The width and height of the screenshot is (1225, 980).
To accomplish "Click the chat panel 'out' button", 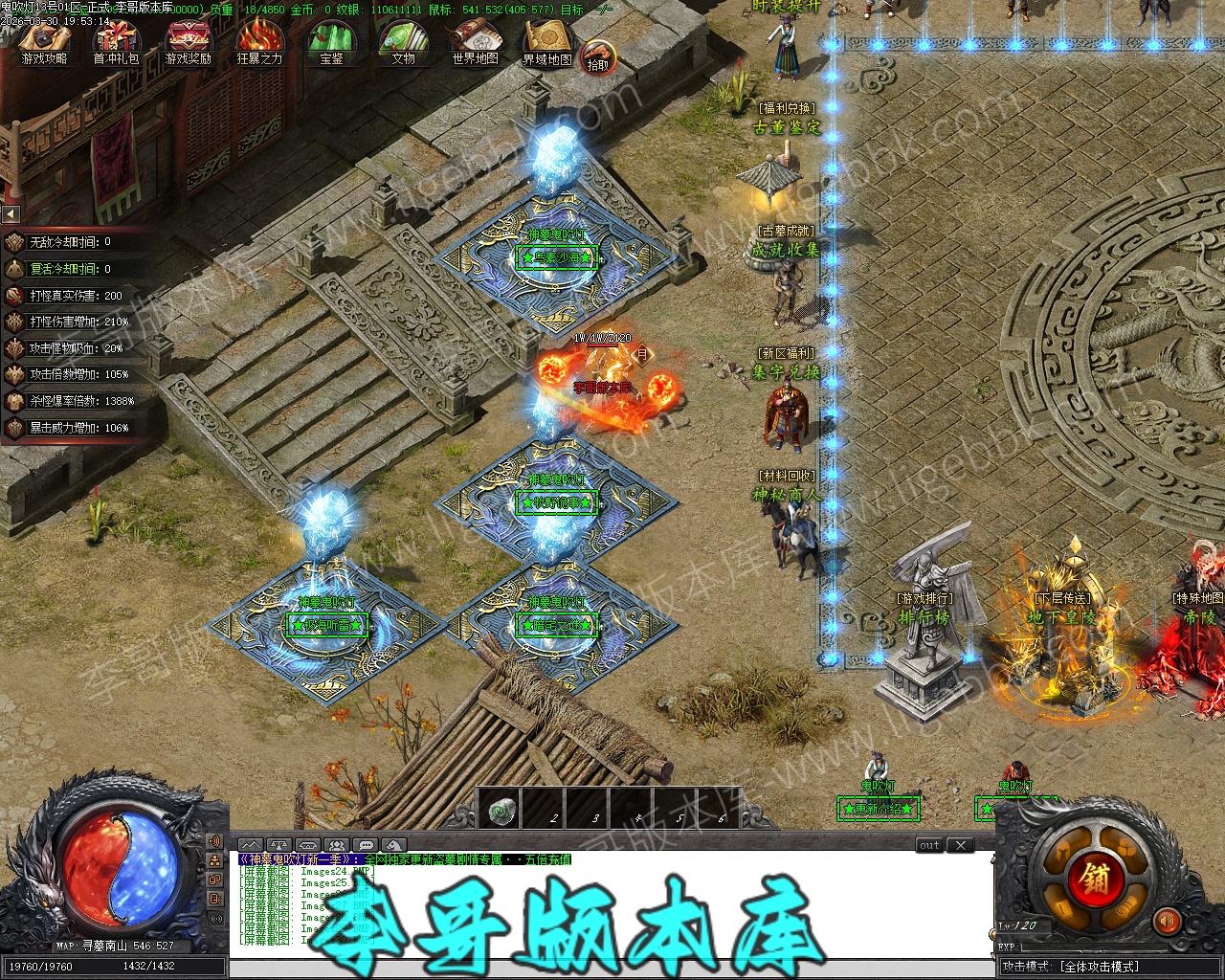I will (929, 845).
